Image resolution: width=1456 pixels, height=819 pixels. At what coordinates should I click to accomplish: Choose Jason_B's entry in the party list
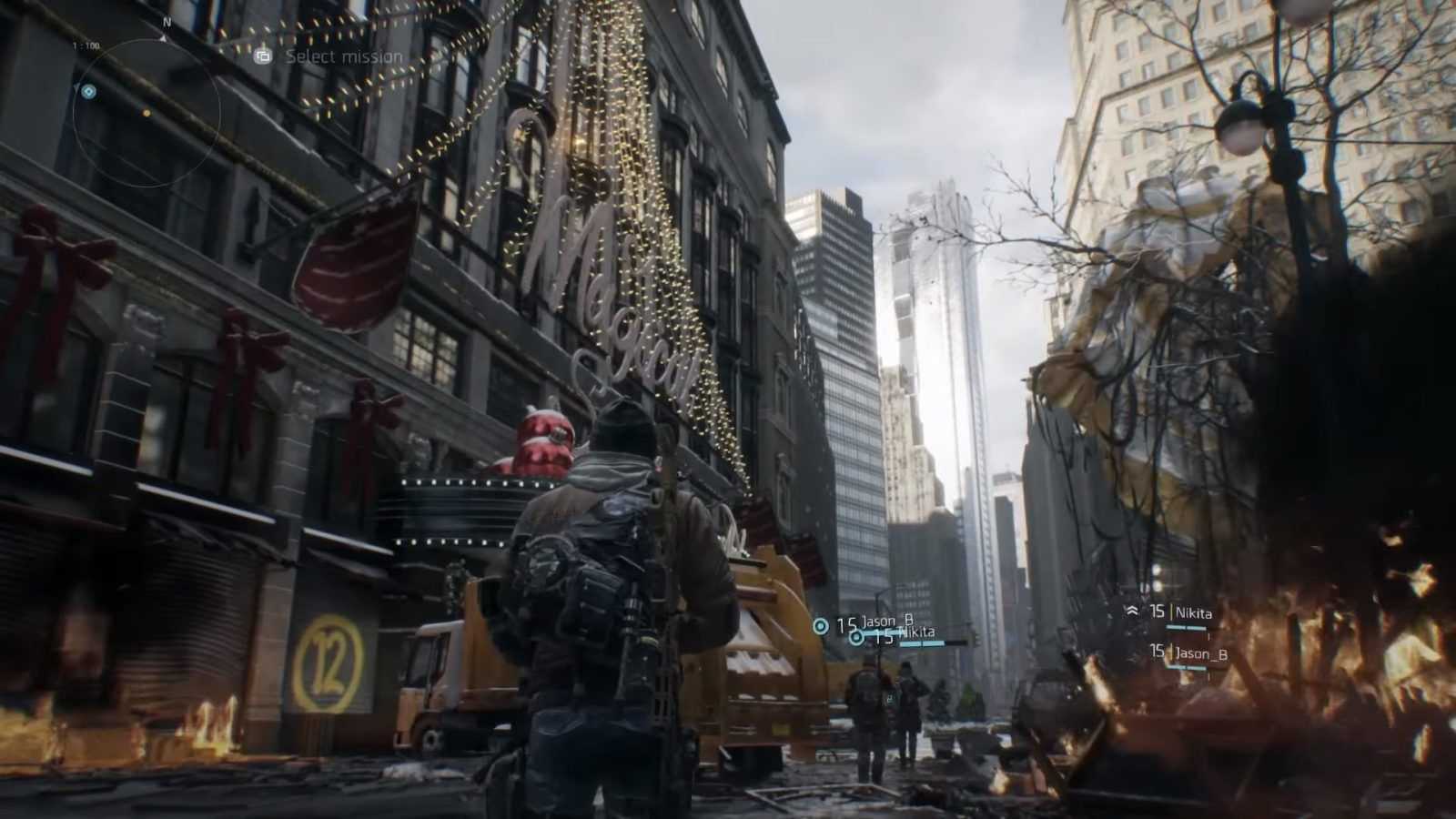[x=1190, y=653]
